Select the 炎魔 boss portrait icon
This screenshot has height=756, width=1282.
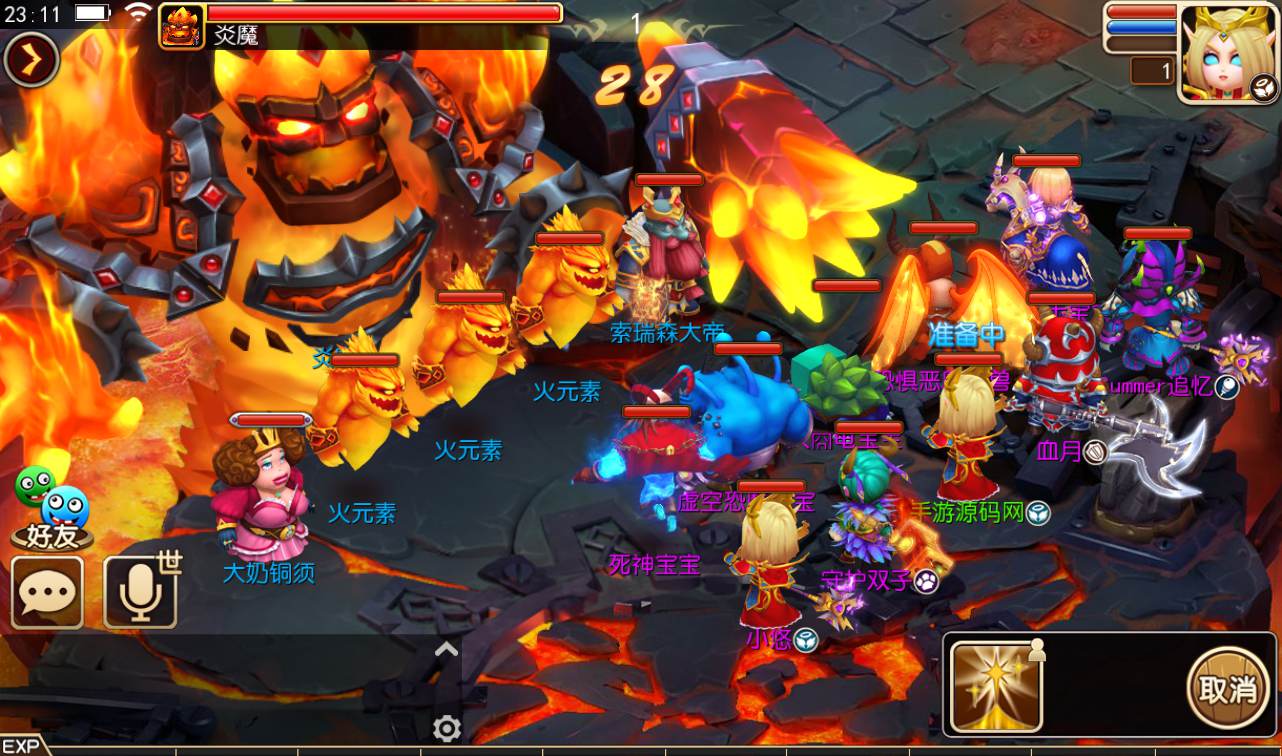182,25
